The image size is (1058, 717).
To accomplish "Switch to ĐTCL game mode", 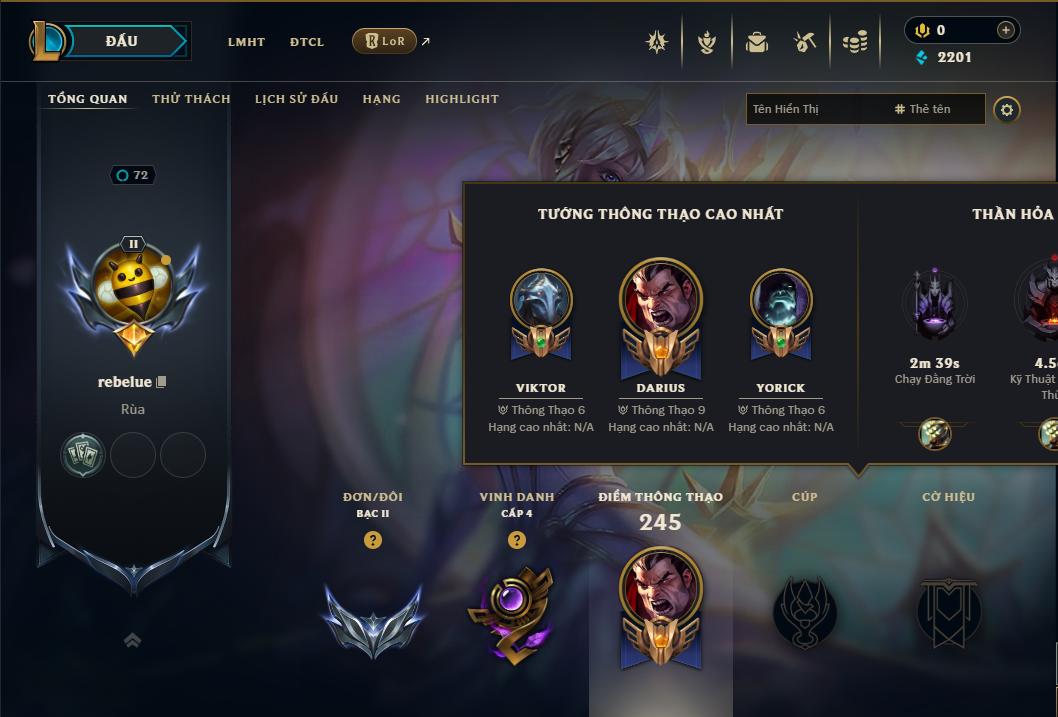I will pyautogui.click(x=307, y=42).
